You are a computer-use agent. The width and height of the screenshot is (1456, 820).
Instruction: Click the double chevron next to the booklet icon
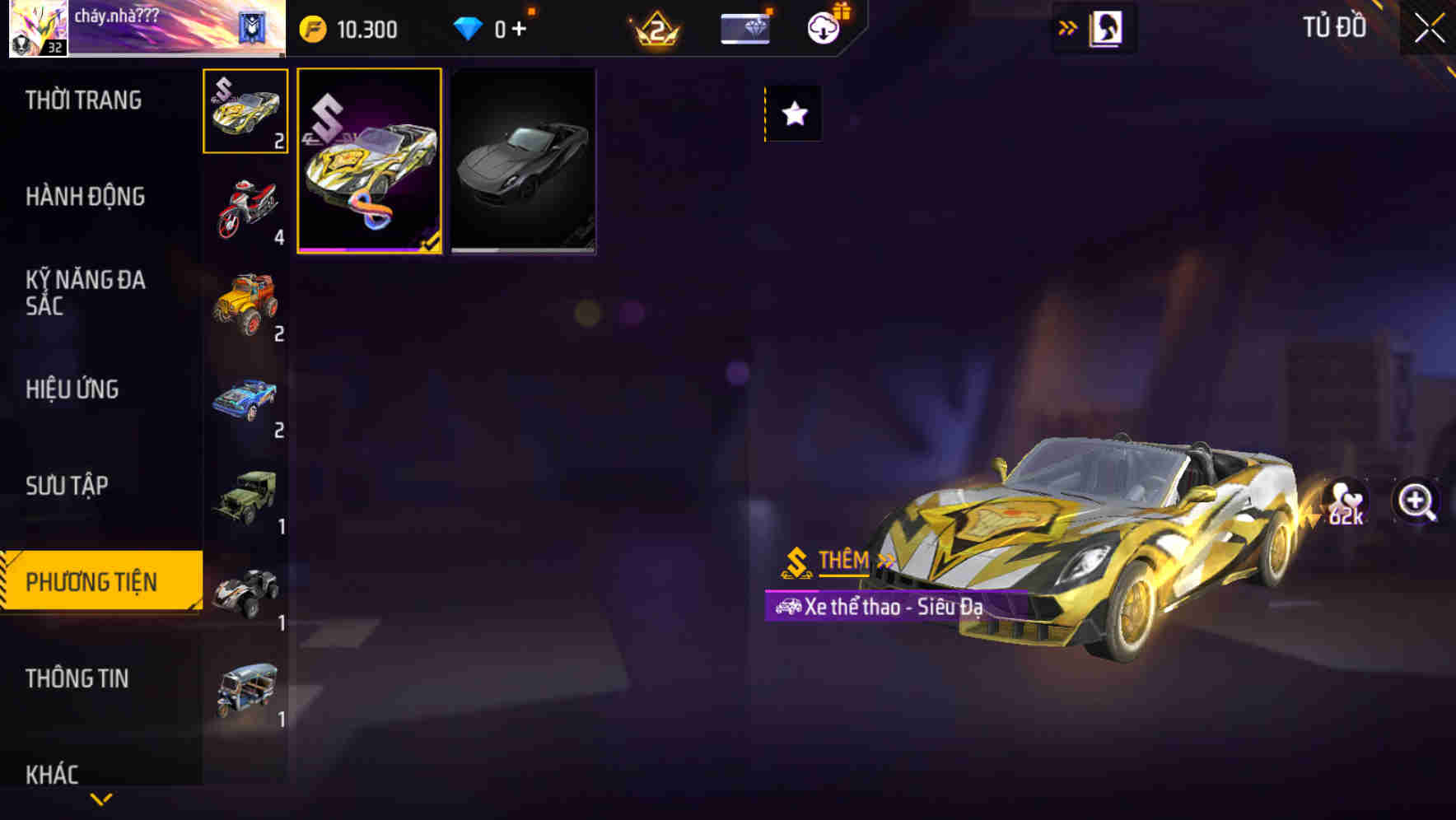point(1068,26)
